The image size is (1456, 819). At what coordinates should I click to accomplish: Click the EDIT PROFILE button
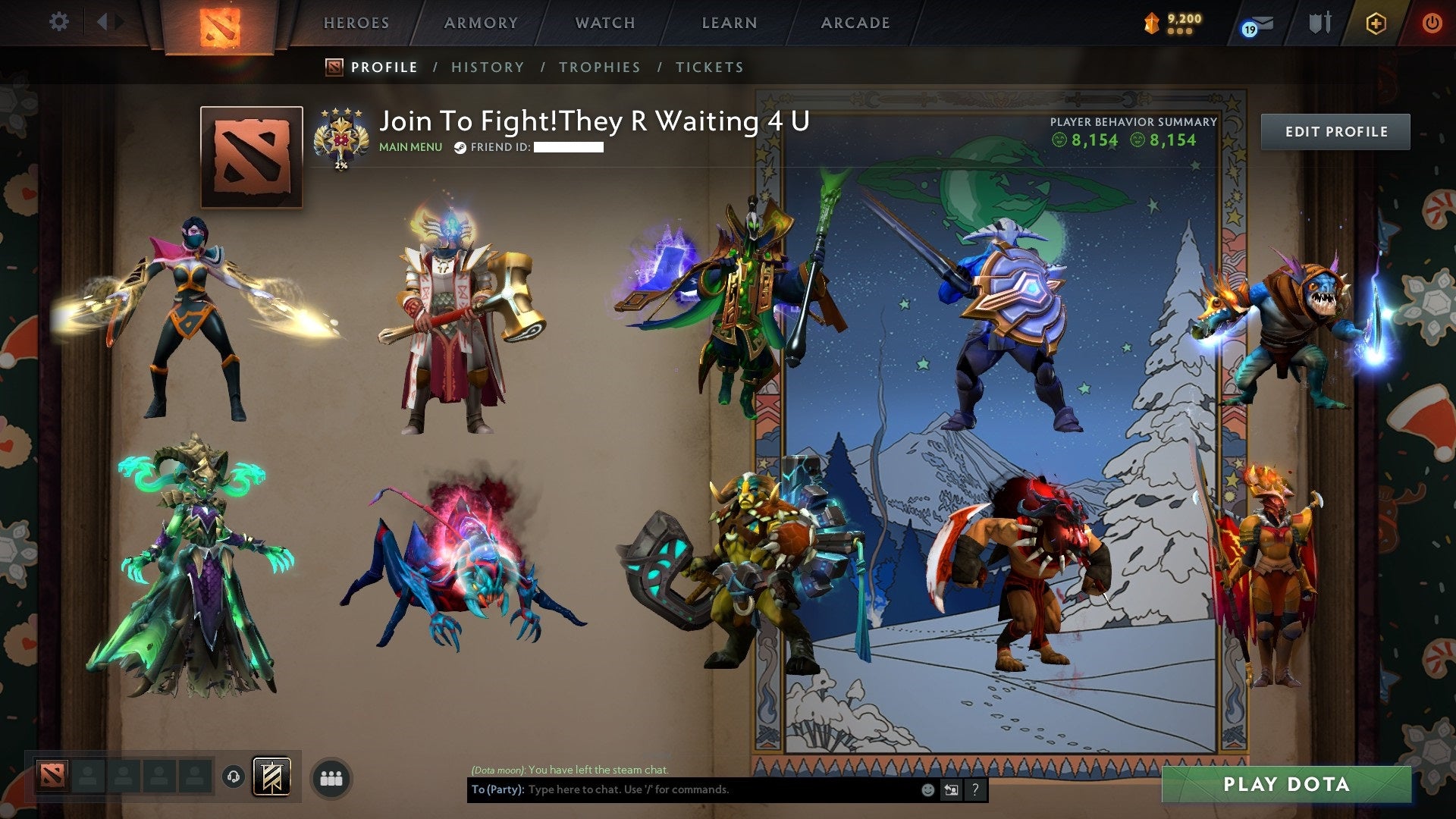(1335, 131)
